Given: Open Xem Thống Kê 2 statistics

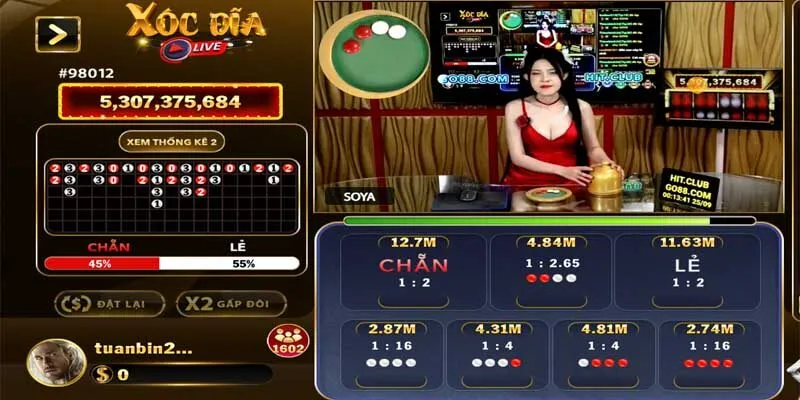Looking at the screenshot, I should coord(170,142).
